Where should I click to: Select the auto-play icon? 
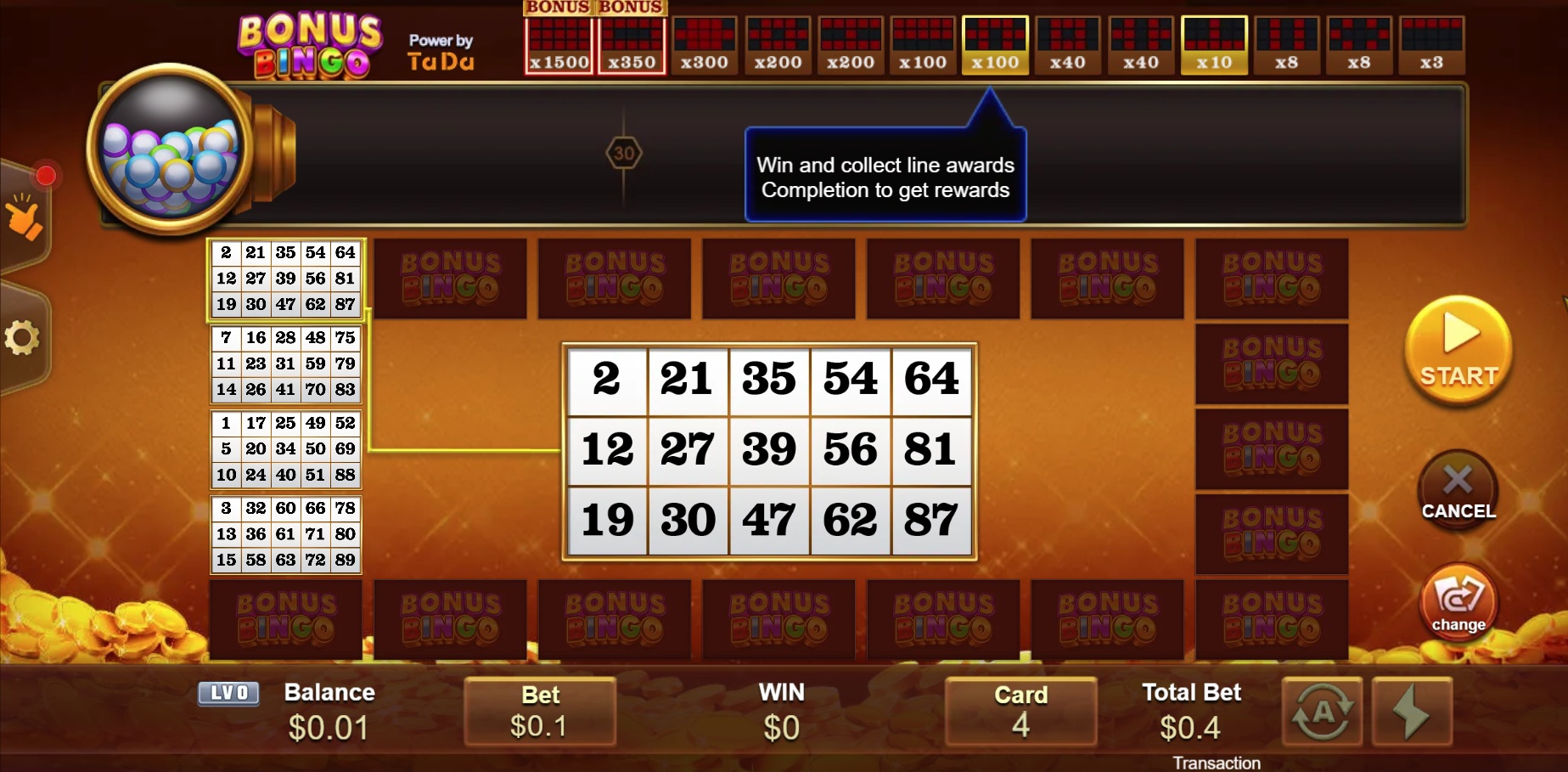(1323, 712)
